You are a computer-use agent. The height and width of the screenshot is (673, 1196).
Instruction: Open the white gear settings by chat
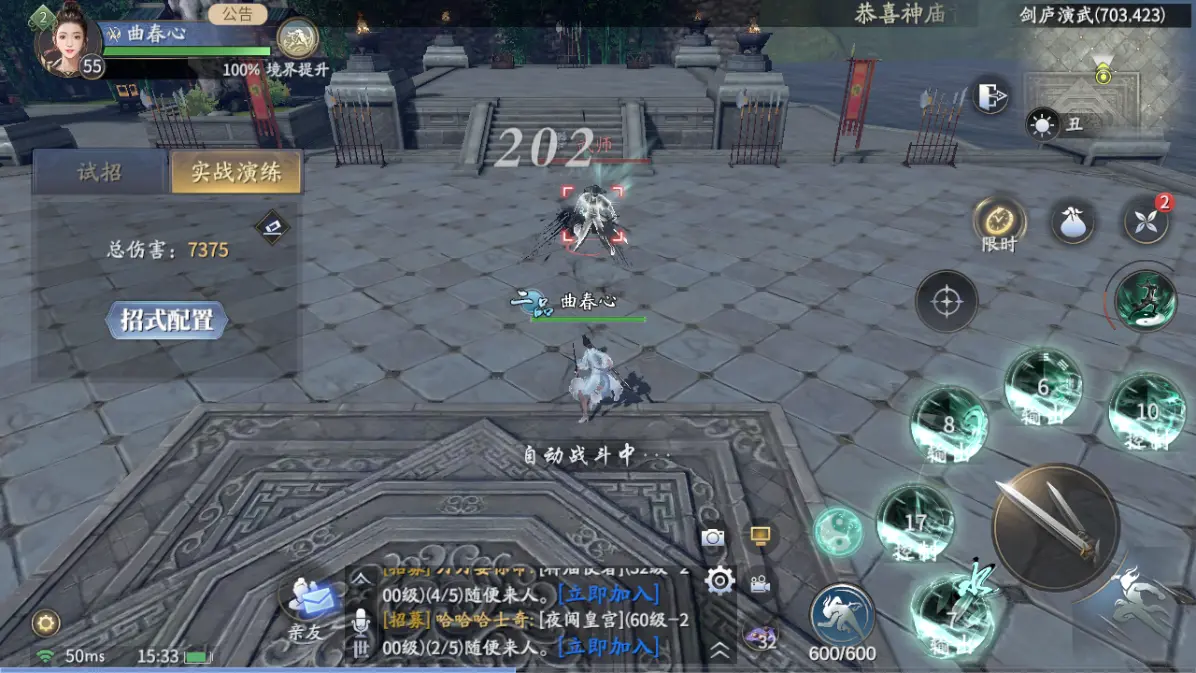tap(720, 579)
